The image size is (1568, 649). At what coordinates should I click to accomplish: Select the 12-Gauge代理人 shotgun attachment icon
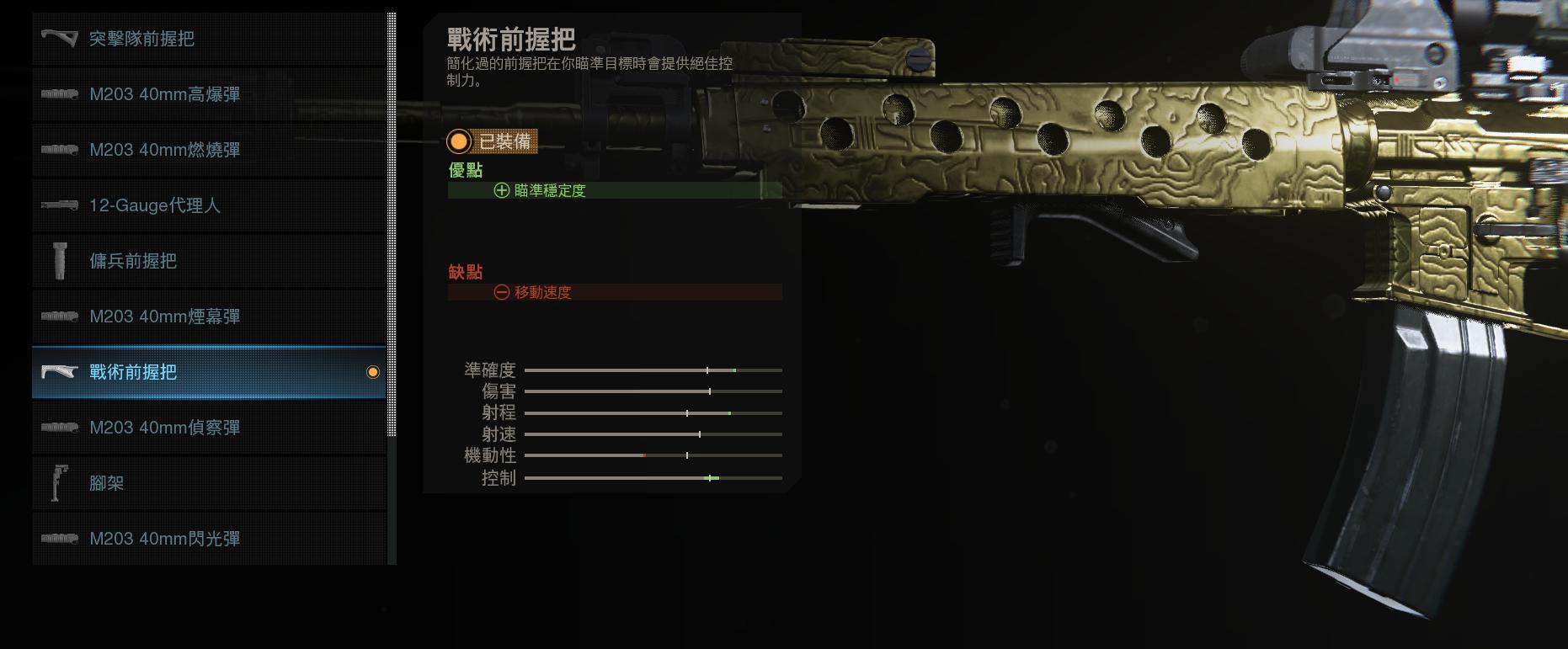click(59, 205)
